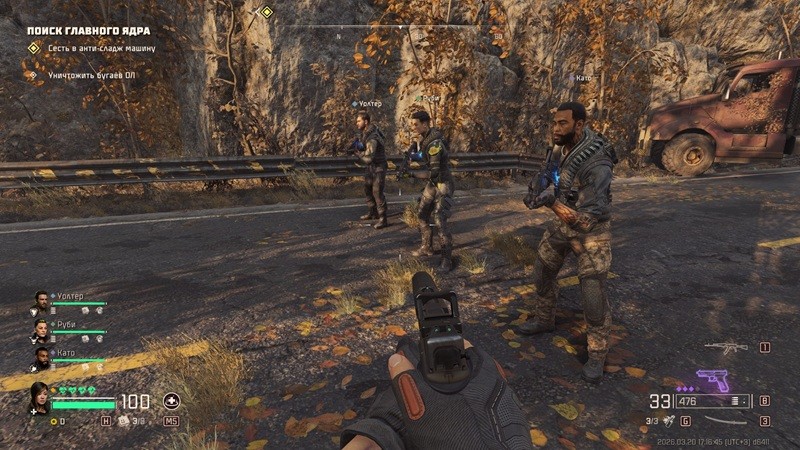Select the grenade icon
Image resolution: width=800 pixels, height=450 pixels.
(x=668, y=421)
